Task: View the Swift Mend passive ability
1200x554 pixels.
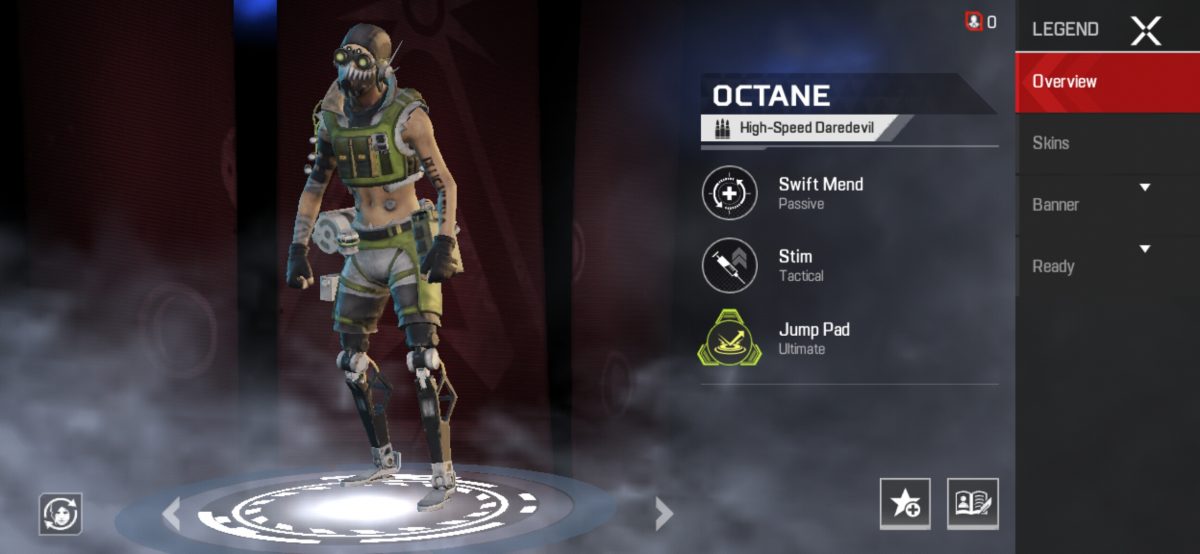Action: 730,193
